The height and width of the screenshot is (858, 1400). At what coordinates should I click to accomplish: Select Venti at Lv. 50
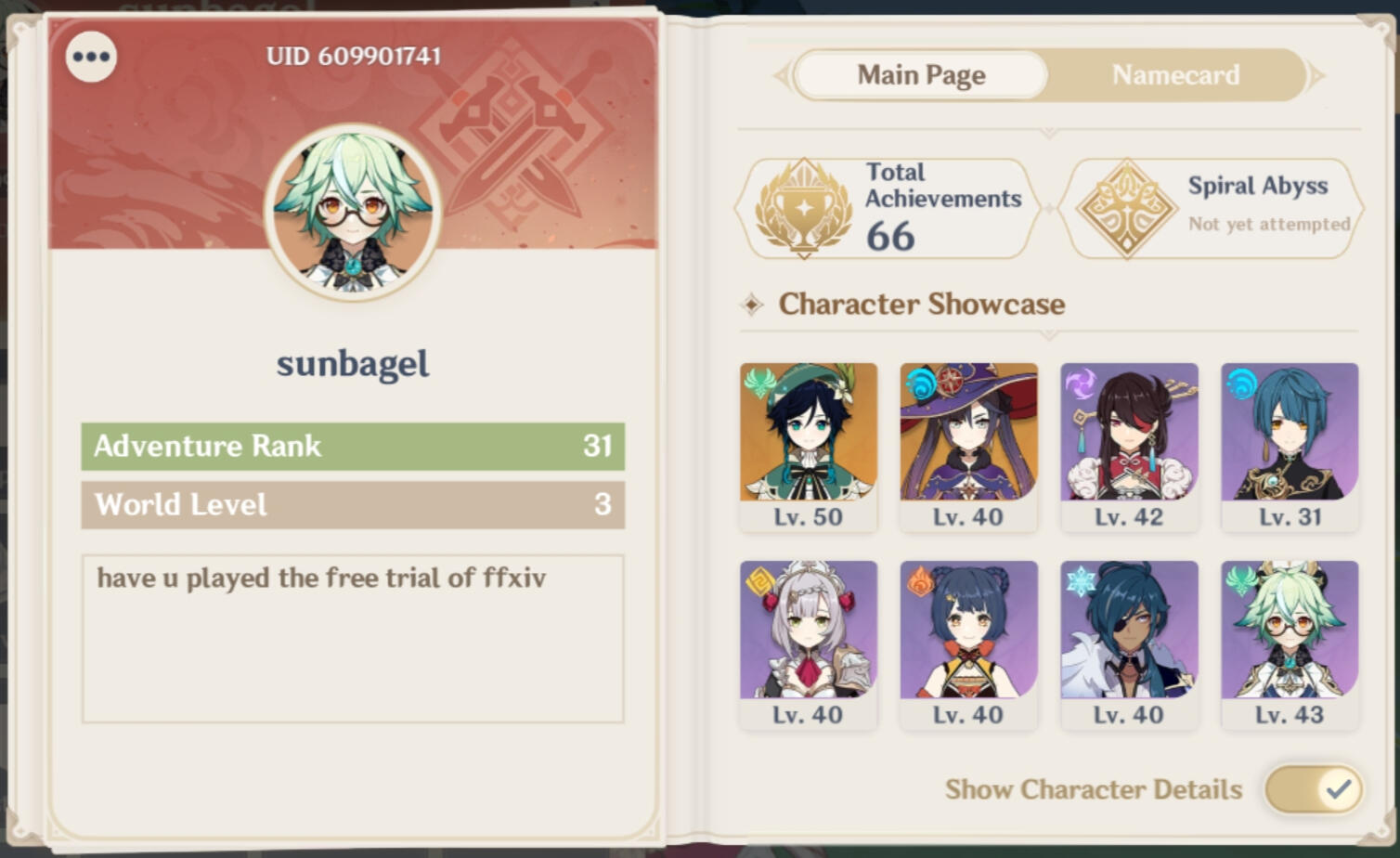click(808, 446)
